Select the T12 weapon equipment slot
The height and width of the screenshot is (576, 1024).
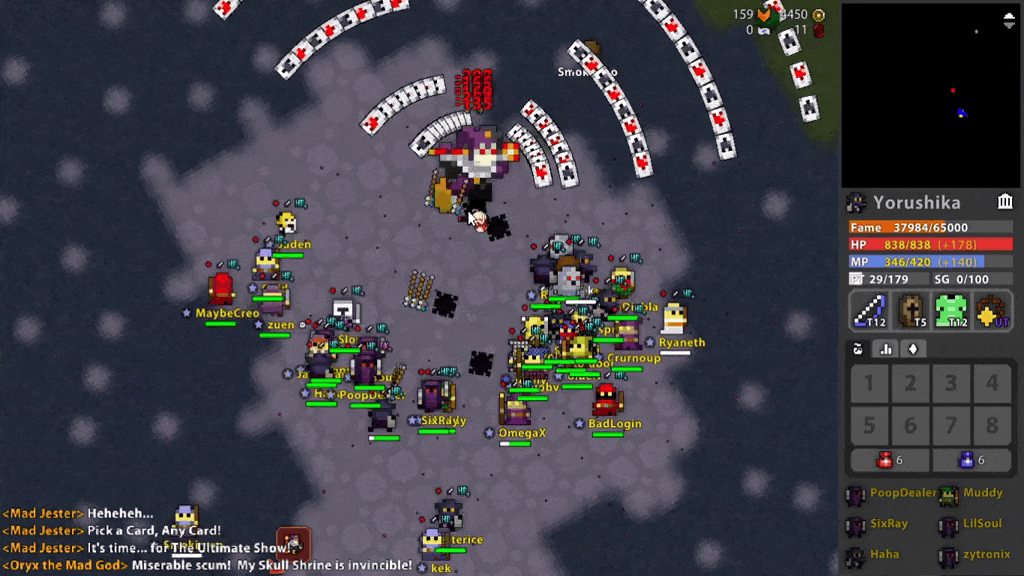point(869,310)
